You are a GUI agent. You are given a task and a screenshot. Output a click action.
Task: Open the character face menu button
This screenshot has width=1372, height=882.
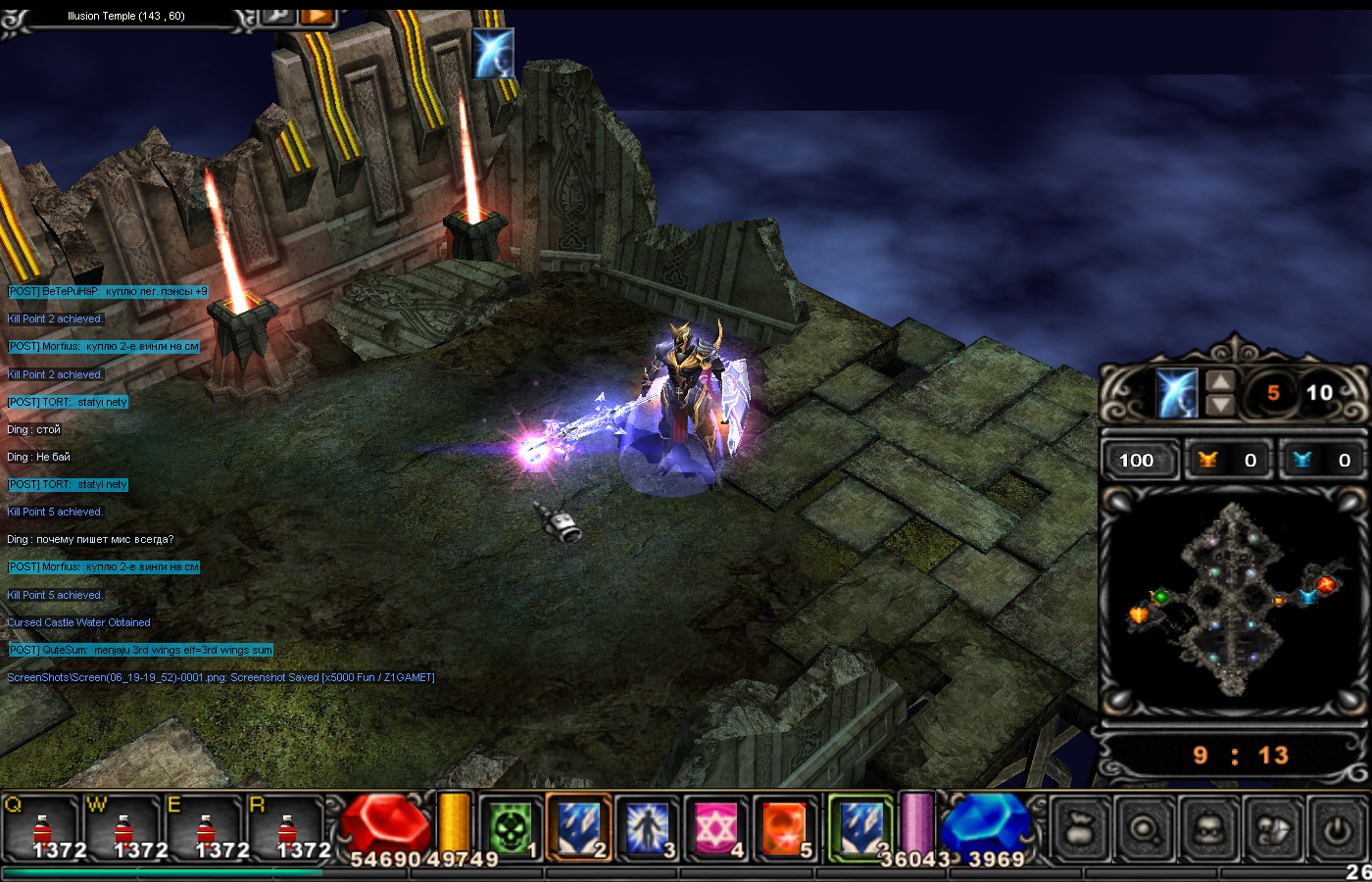tap(1209, 831)
